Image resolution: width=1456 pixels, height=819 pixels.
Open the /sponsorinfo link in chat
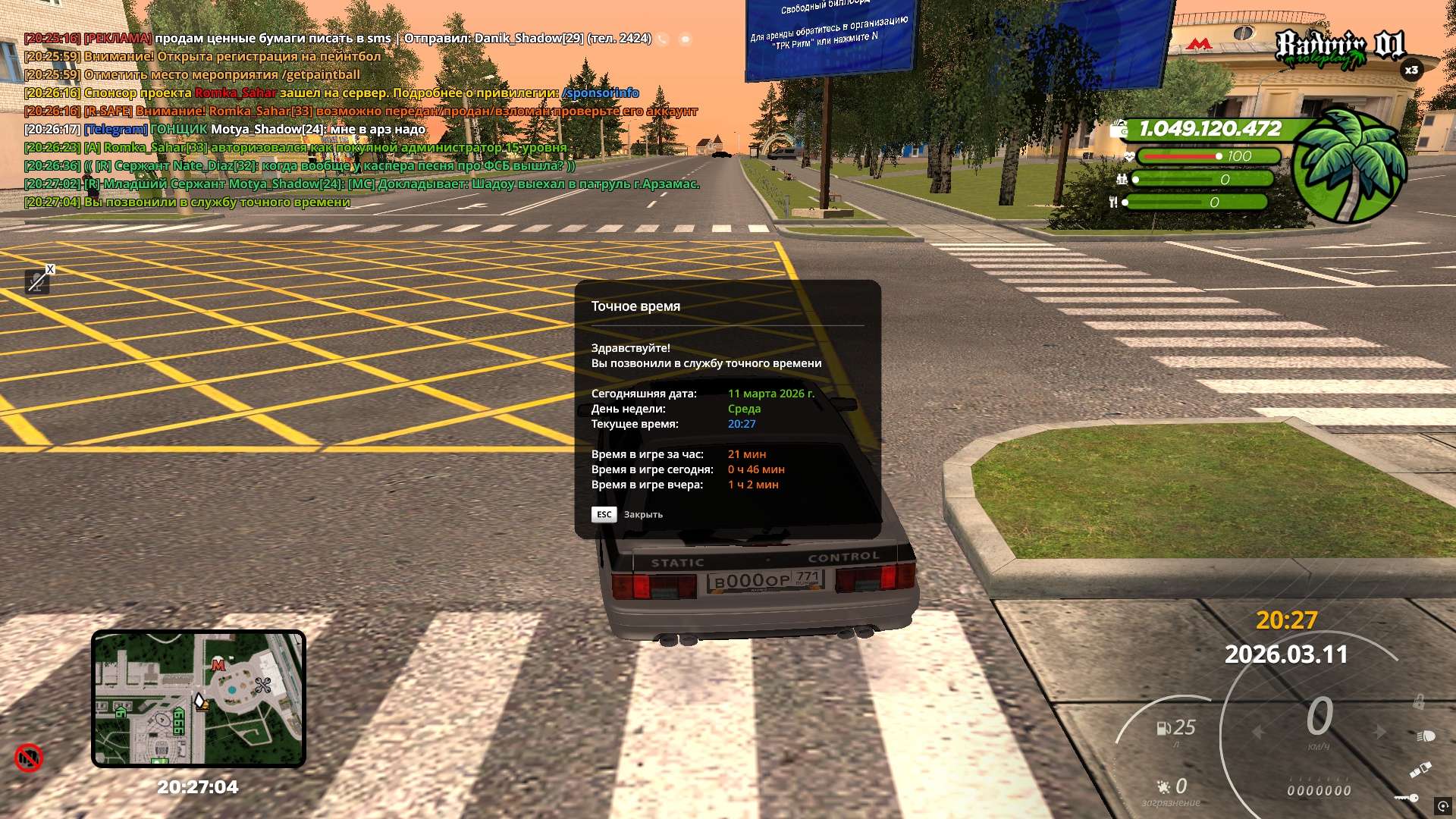click(x=601, y=93)
